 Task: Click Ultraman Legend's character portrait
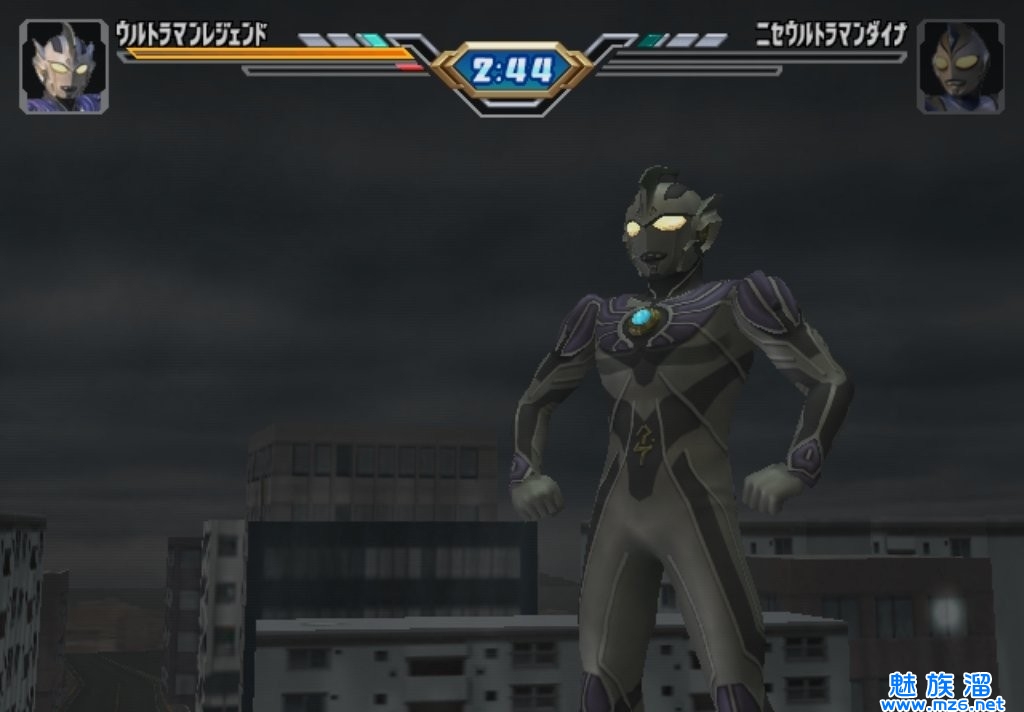[x=64, y=66]
